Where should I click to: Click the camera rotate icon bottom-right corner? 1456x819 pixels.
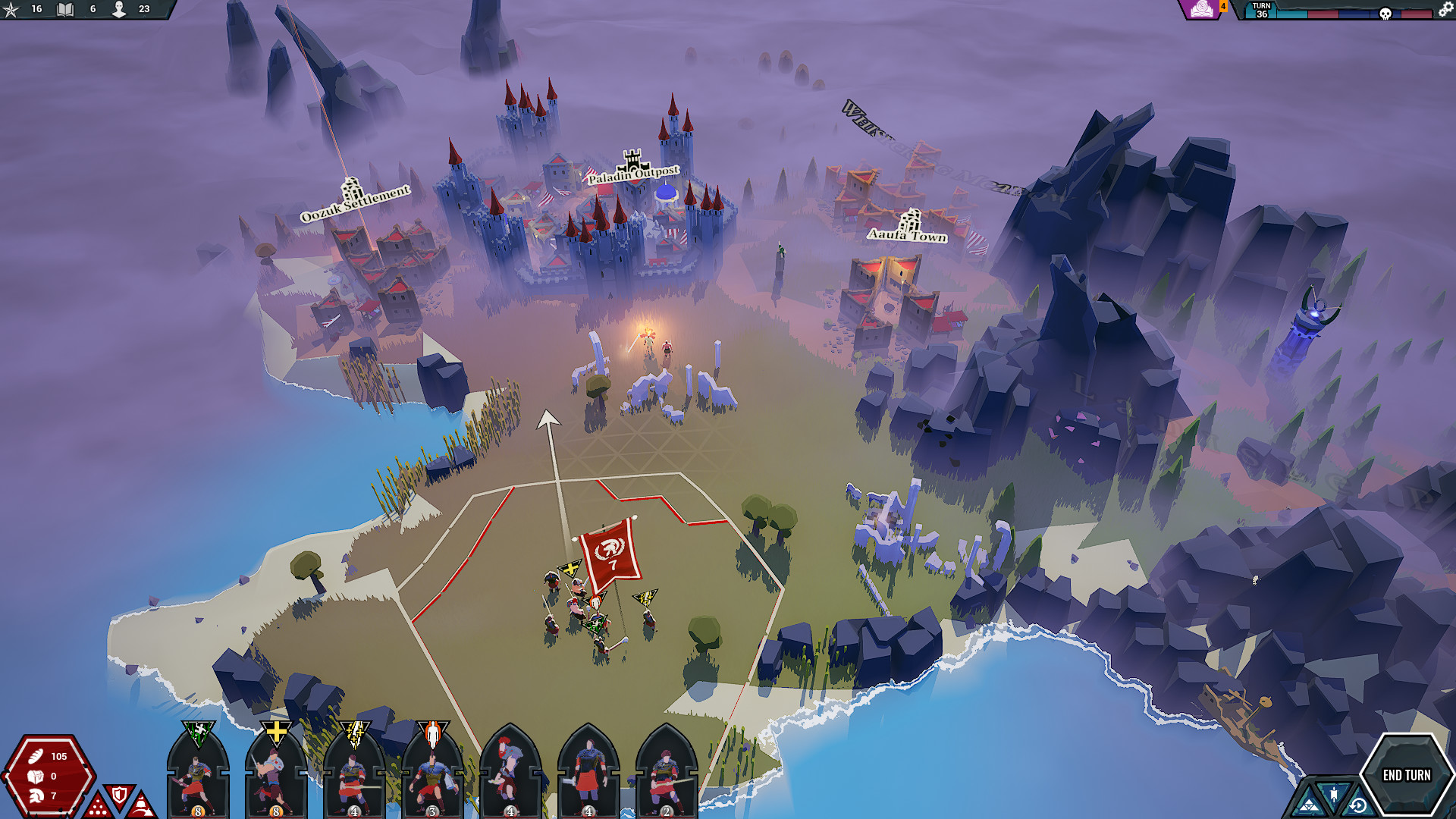point(1359,805)
